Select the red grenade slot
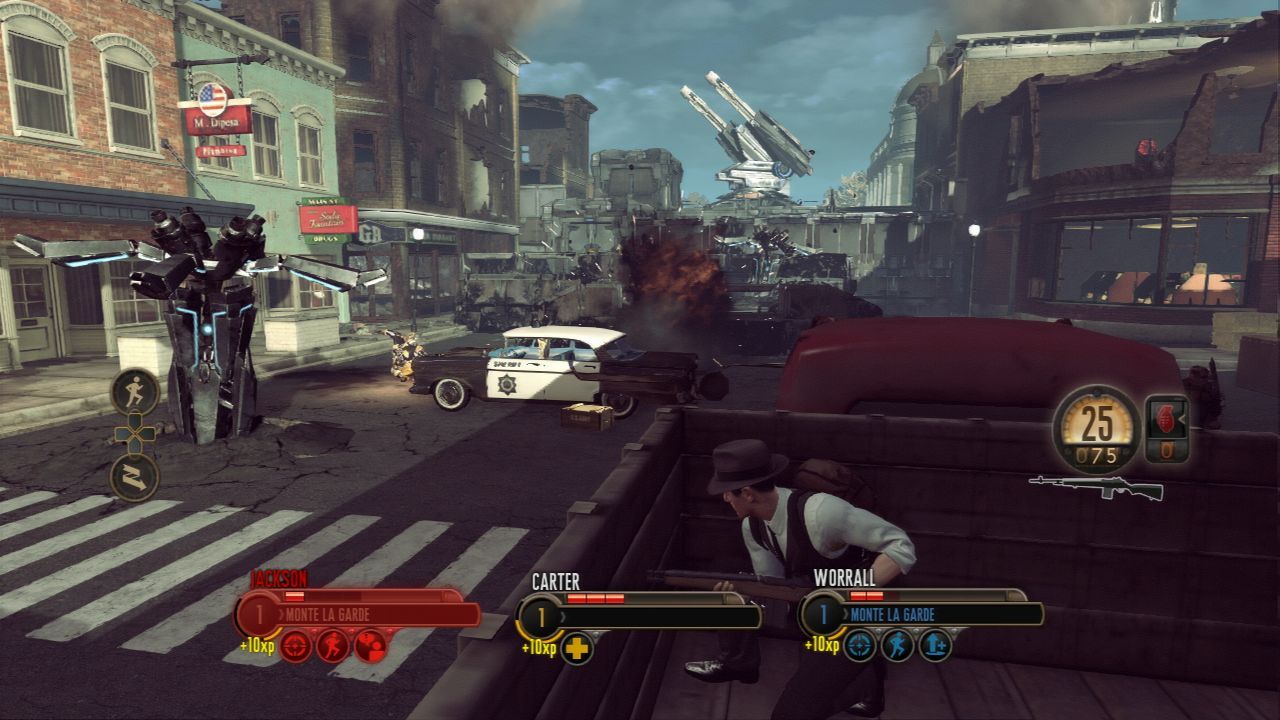 point(1167,427)
